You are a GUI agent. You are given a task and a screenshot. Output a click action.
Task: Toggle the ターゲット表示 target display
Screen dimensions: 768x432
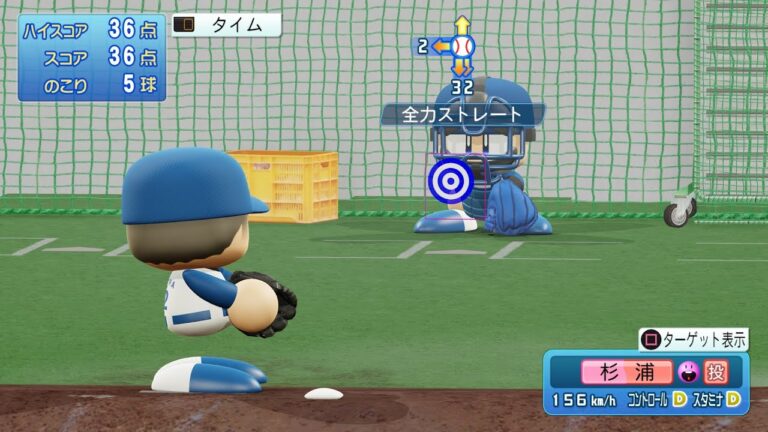[693, 339]
